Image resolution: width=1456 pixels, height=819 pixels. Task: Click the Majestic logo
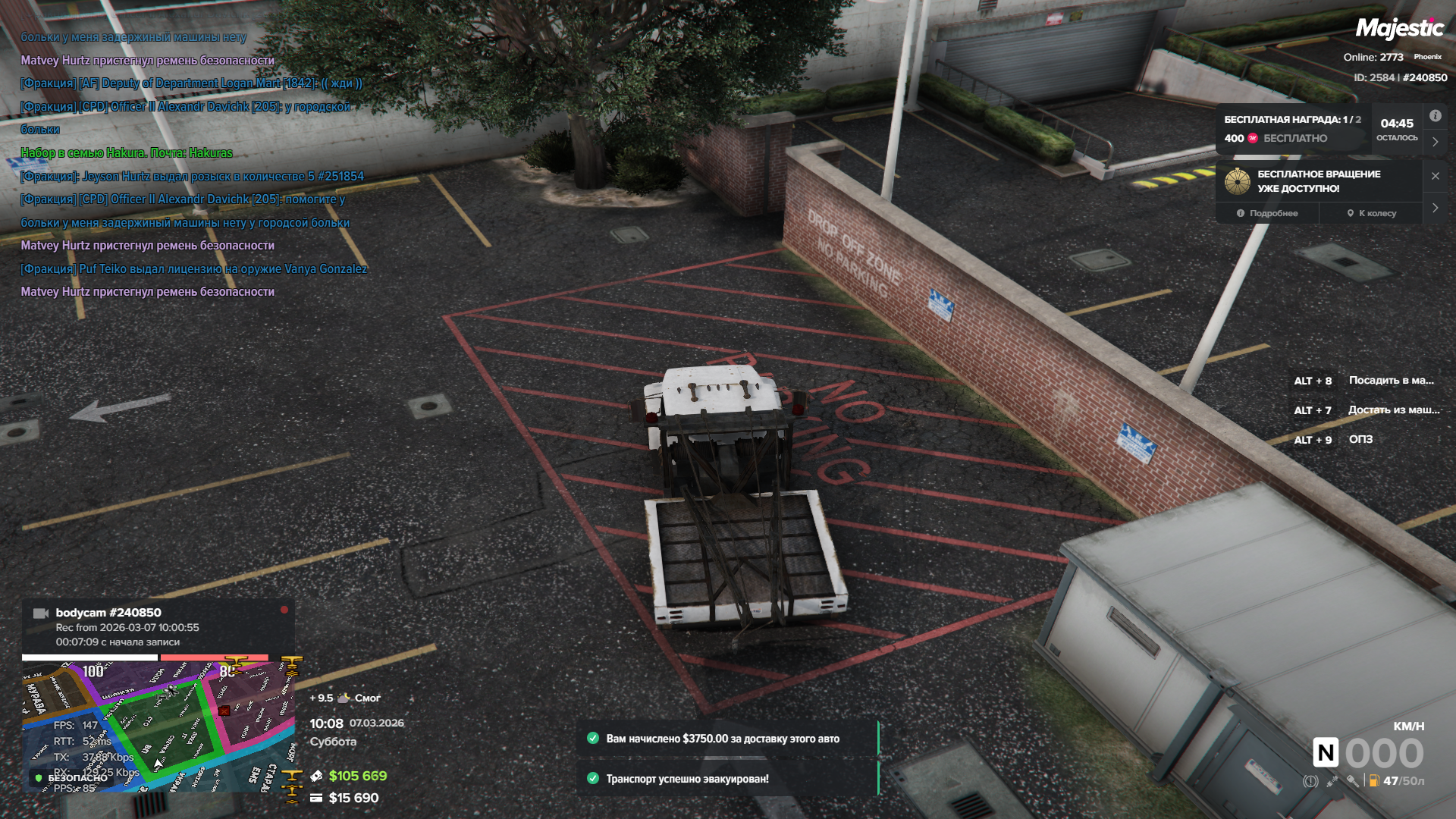pos(1399,29)
